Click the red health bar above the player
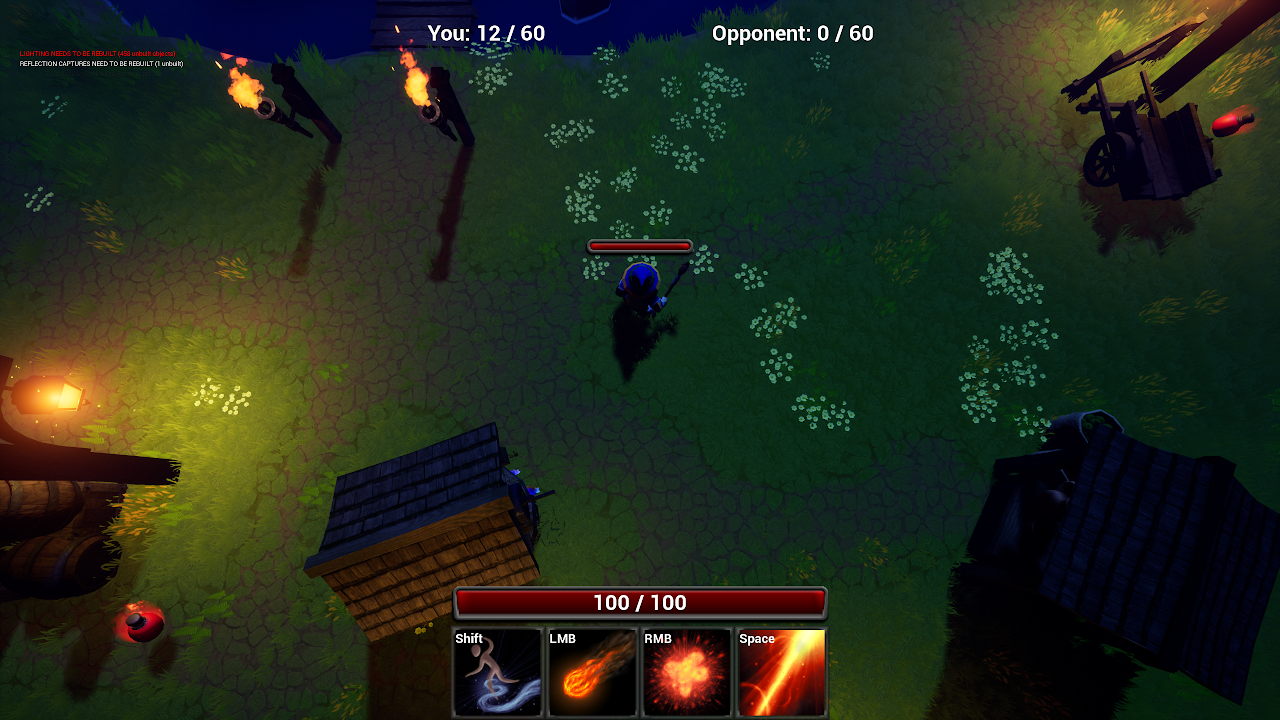Screen dimensions: 1280x720 click(640, 244)
